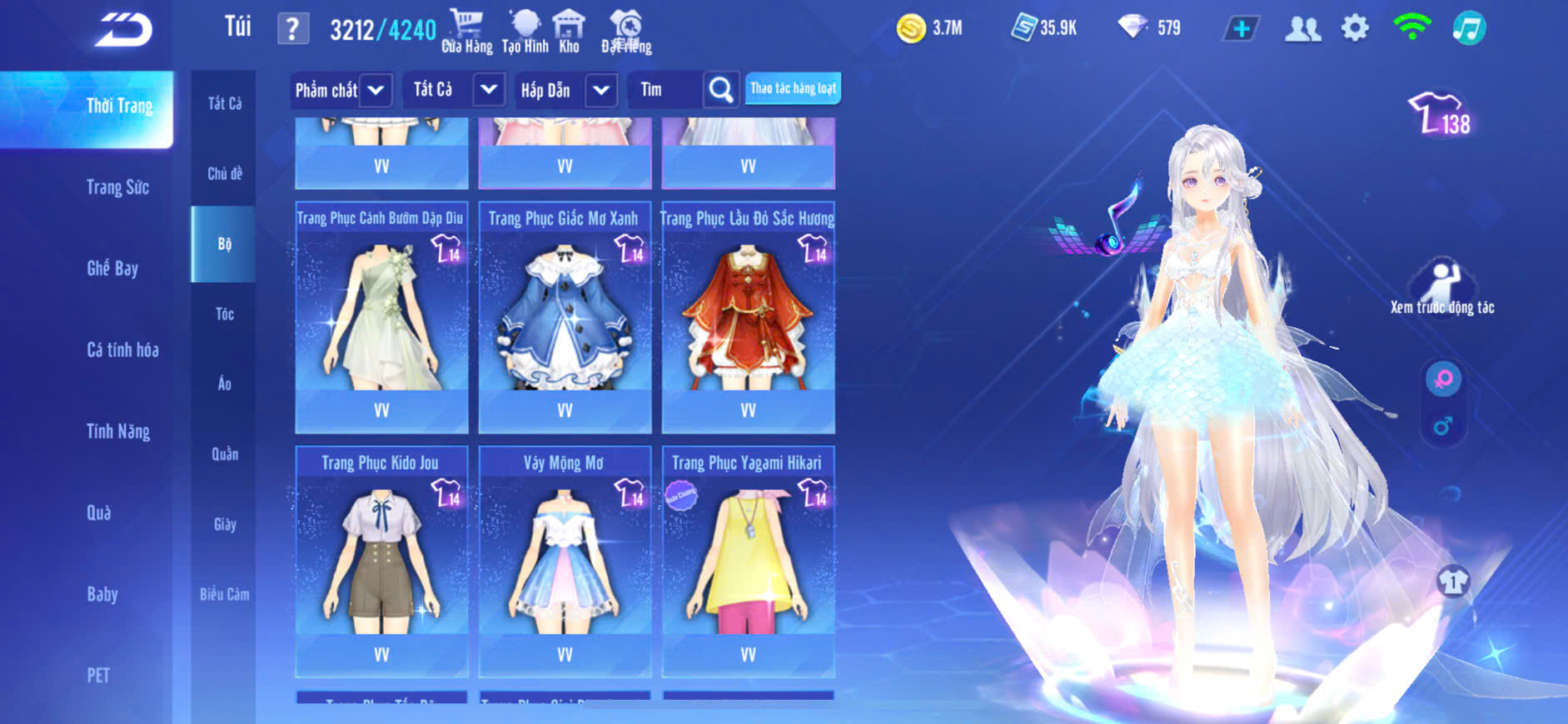
Task: Expand the Phẩm chất dropdown
Action: point(341,90)
